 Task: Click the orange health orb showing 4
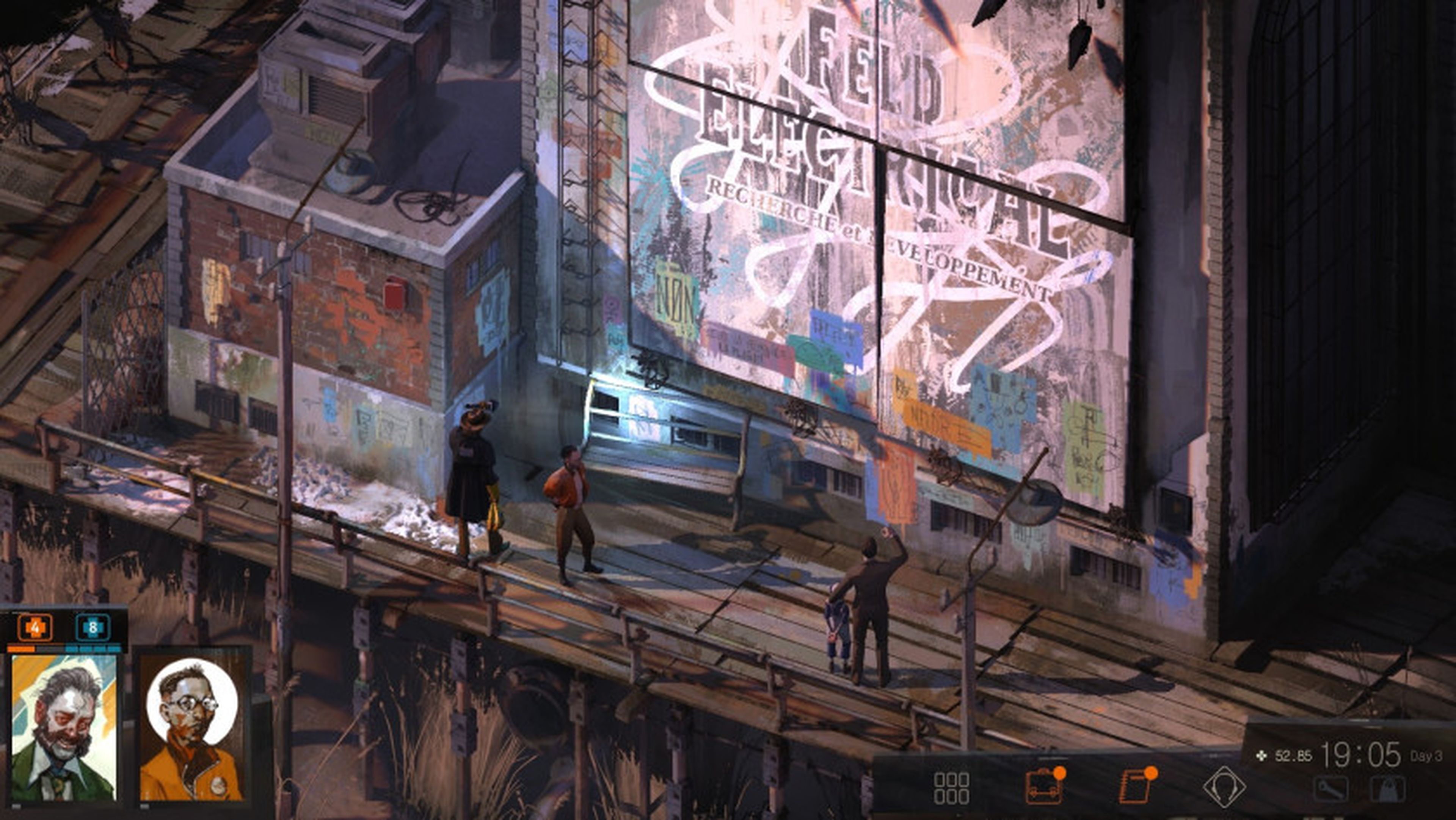coord(35,628)
